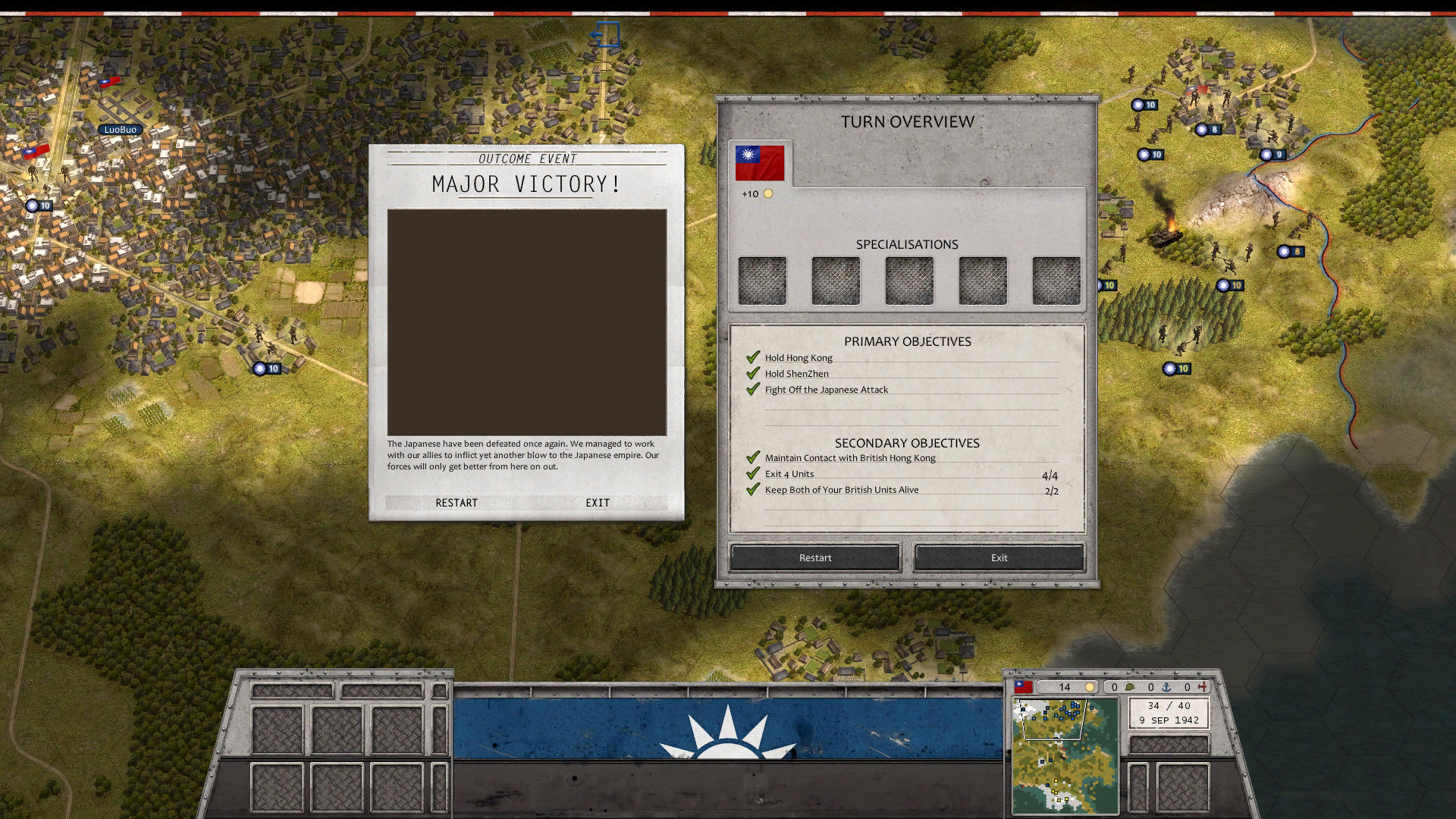Screen dimensions: 1456x819
Task: Click the Taiwan flag on the bottom resource bar
Action: point(1022,687)
